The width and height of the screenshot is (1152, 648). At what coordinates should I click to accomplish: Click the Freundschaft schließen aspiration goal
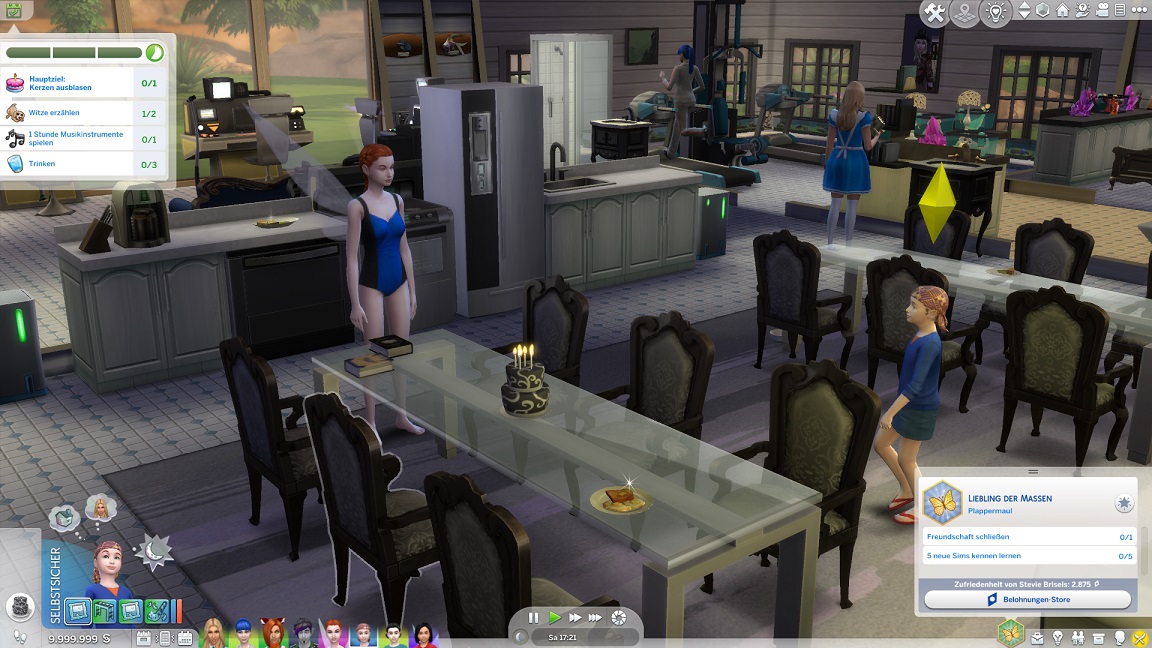(1027, 537)
